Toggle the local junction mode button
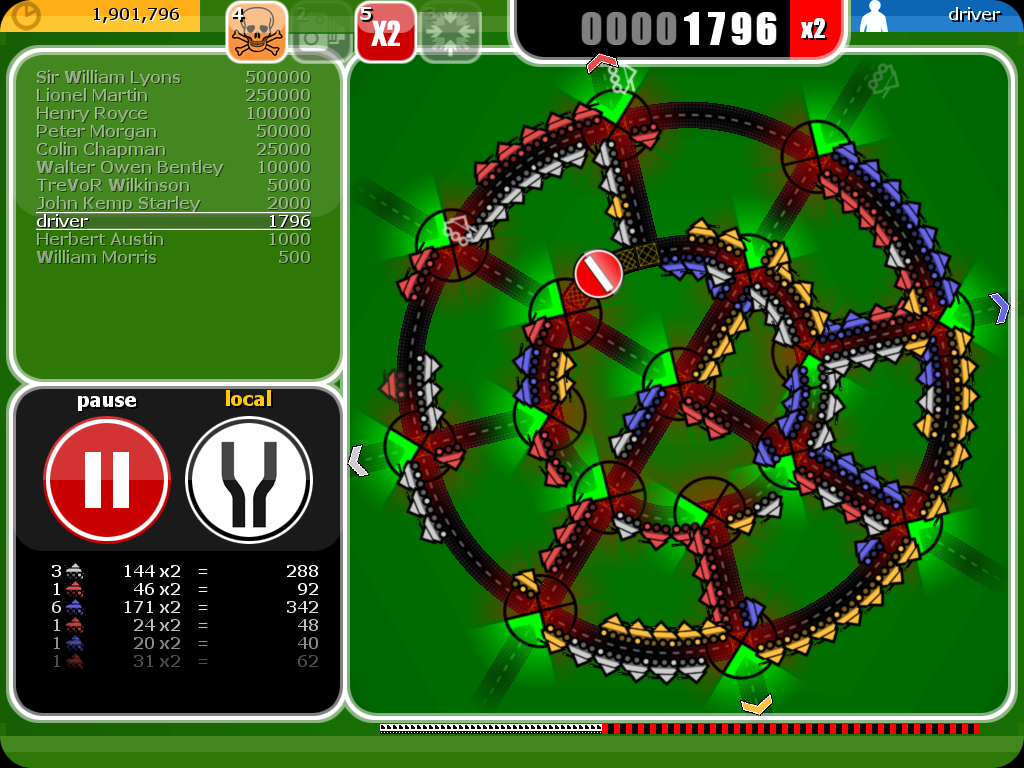This screenshot has width=1024, height=768. (249, 480)
